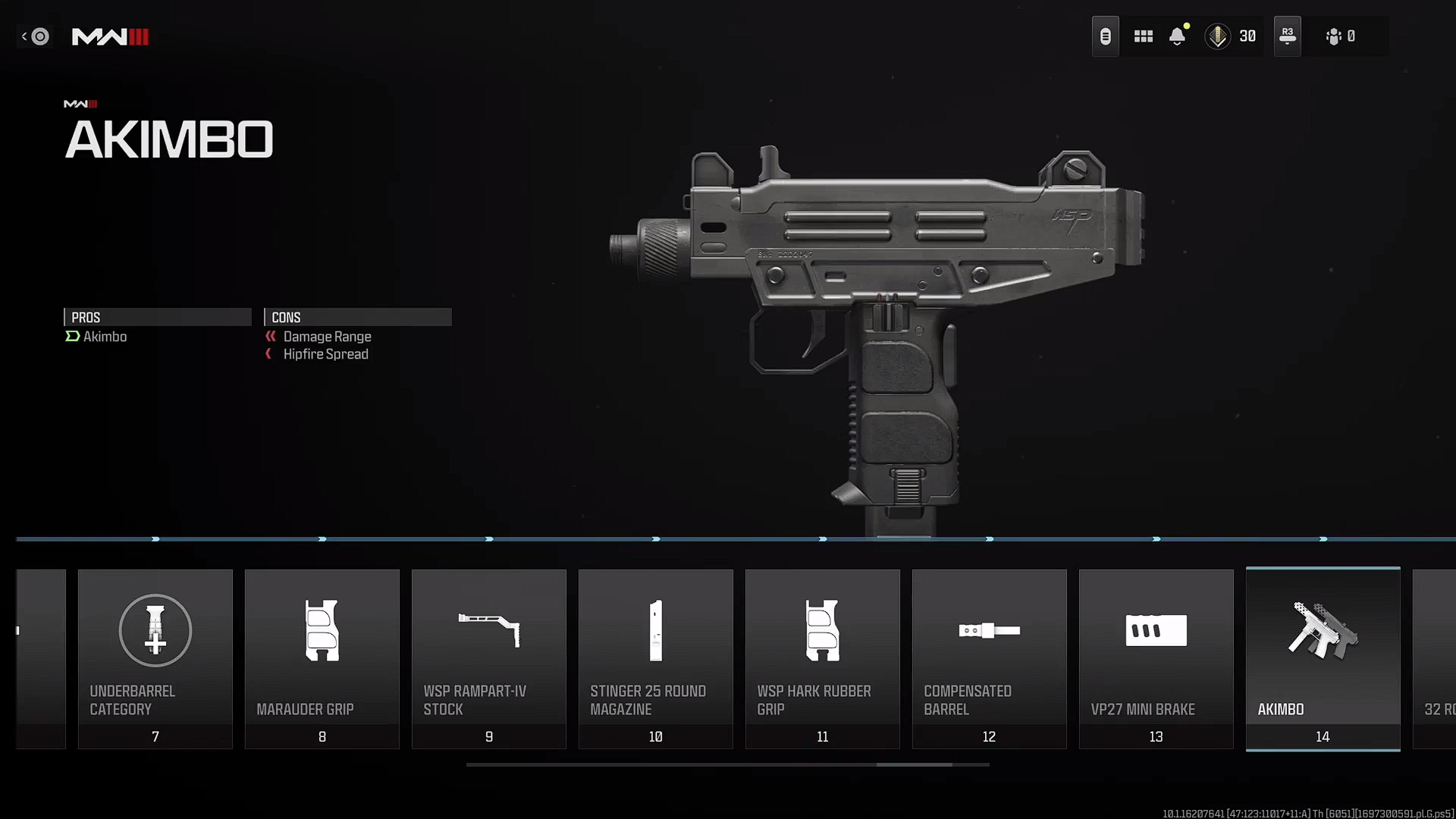Open the channel switcher grid icon

[x=1143, y=36]
